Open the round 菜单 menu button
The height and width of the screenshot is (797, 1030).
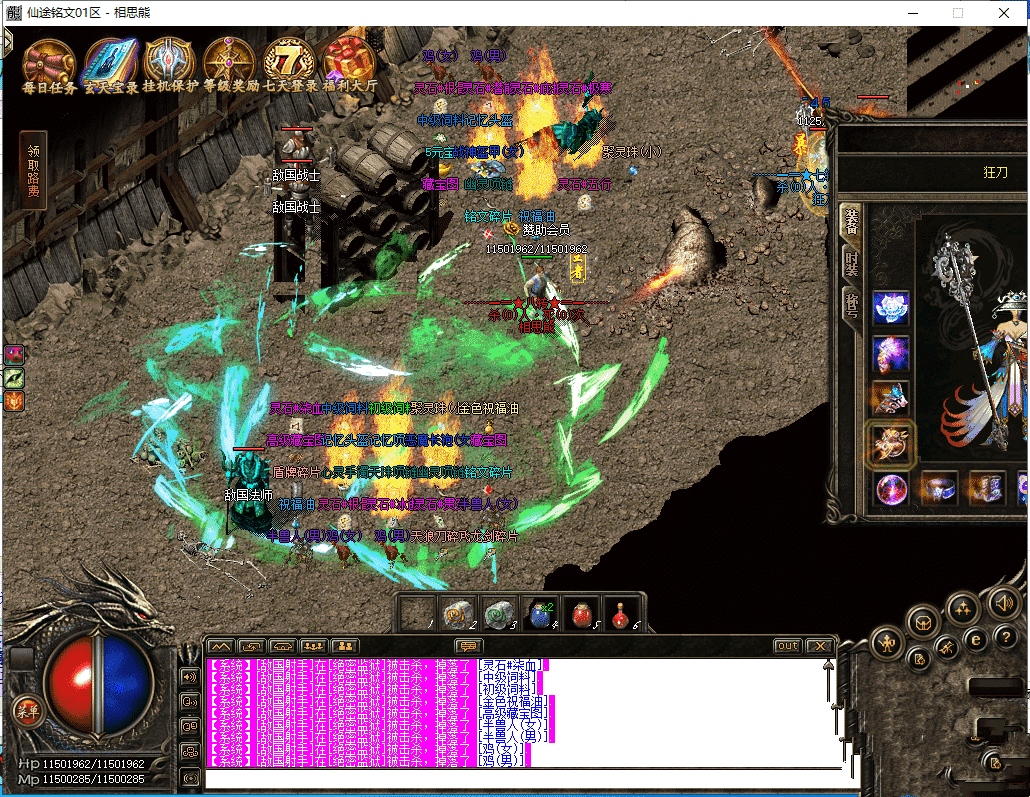tap(27, 709)
